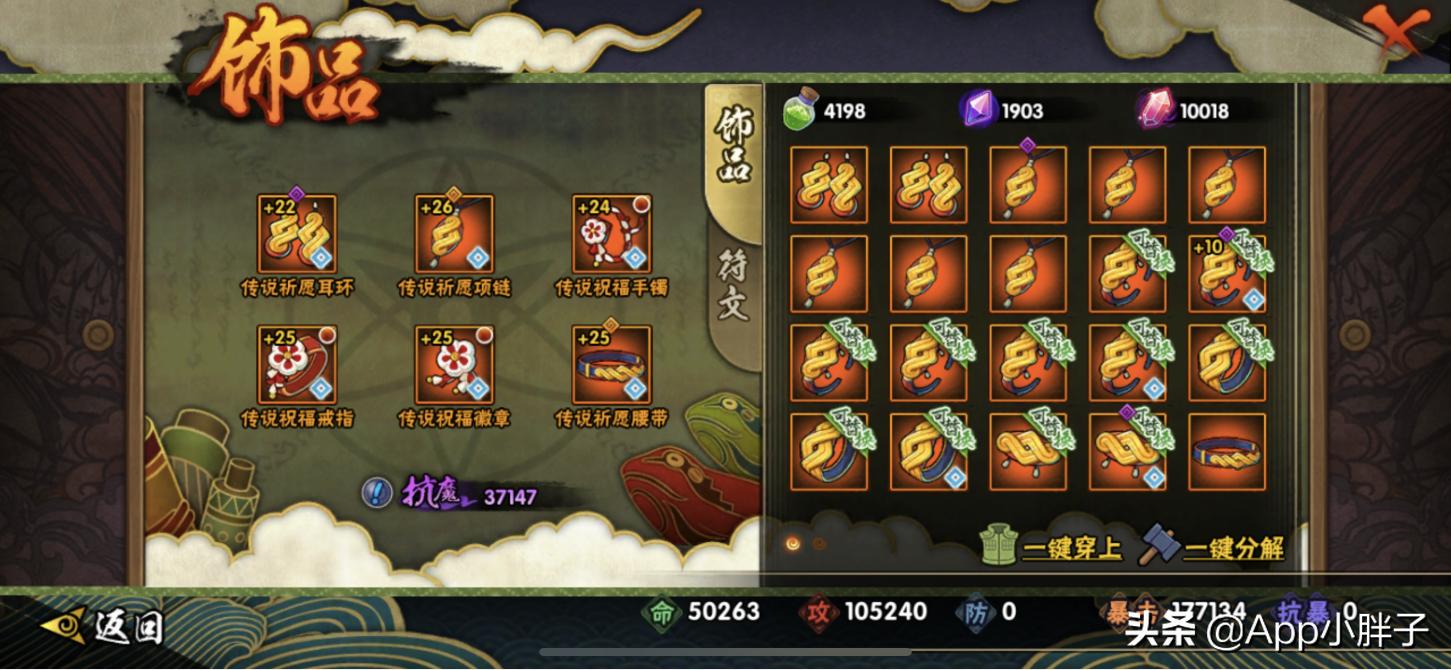Go back using the 返回 button
This screenshot has width=1451, height=670.
103,627
